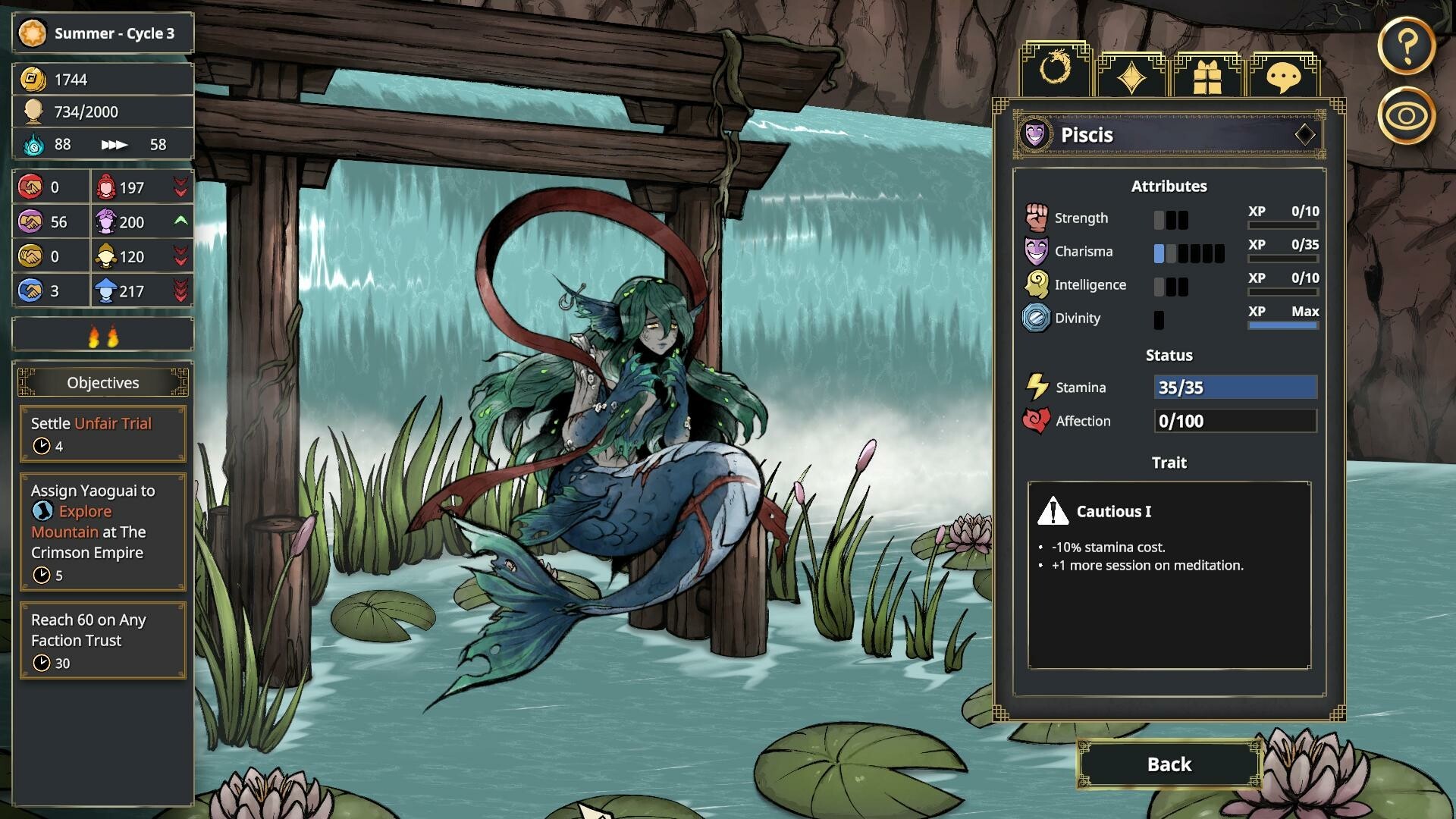Click the Objectives header

pos(103,383)
